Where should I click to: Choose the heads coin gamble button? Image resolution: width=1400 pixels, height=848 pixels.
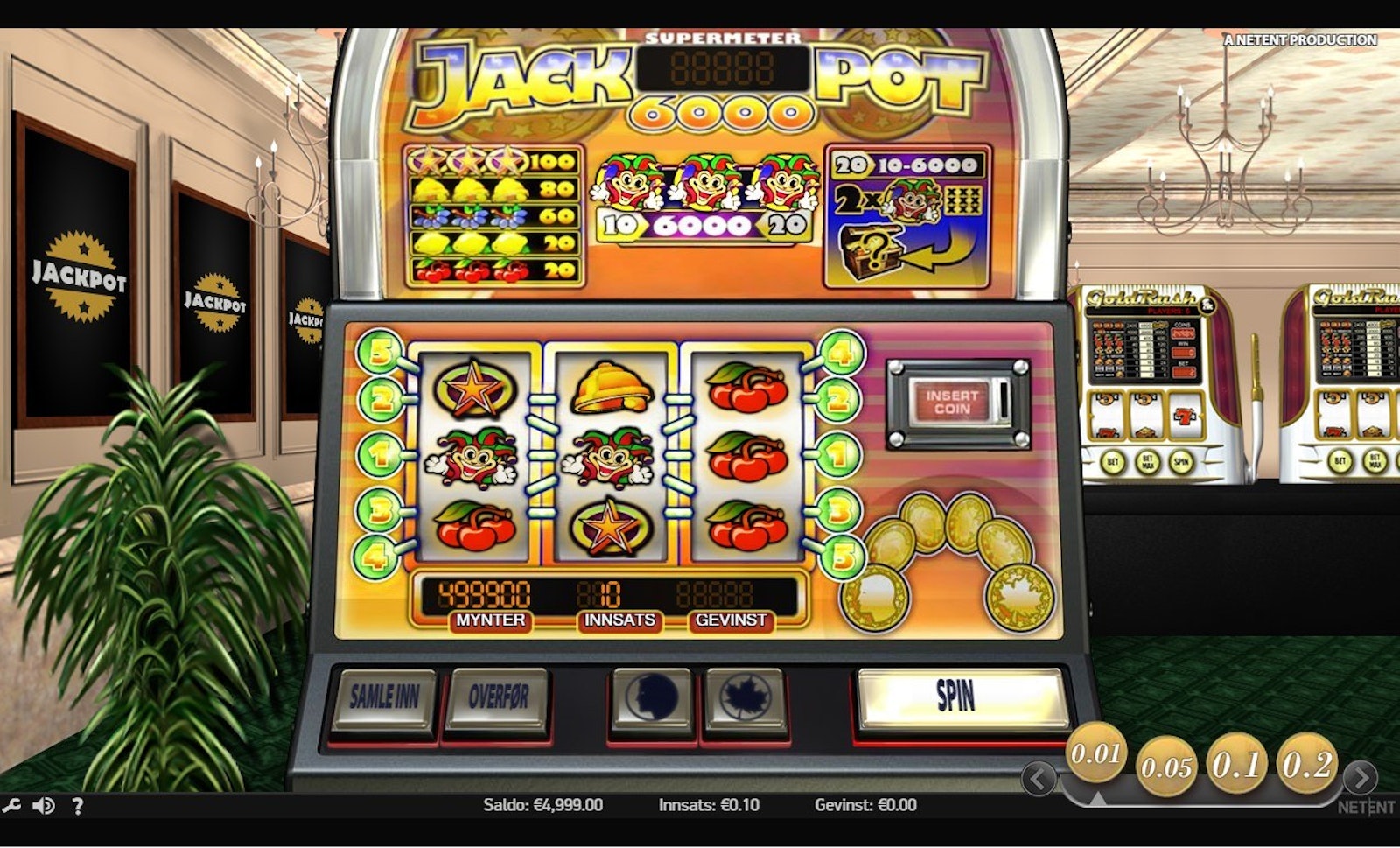pos(651,698)
